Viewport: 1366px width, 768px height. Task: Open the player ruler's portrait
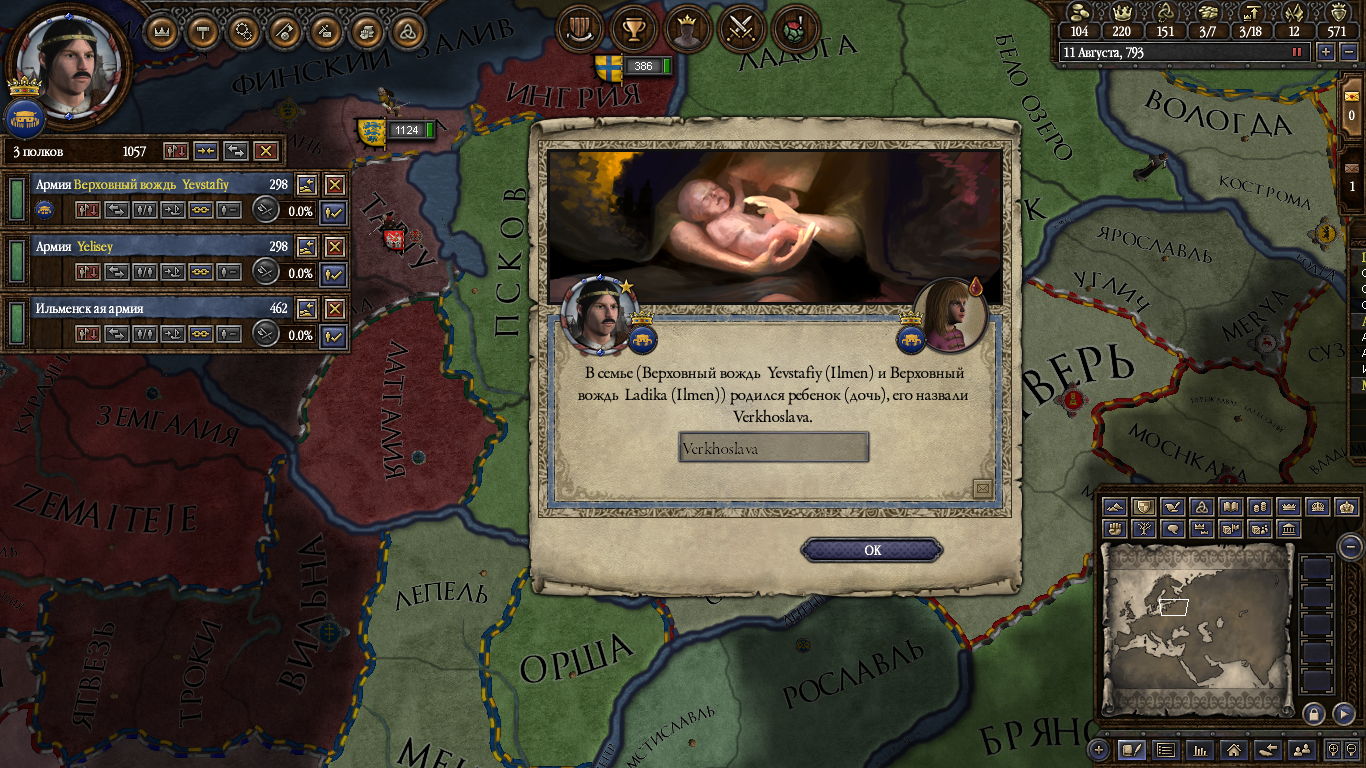[69, 60]
